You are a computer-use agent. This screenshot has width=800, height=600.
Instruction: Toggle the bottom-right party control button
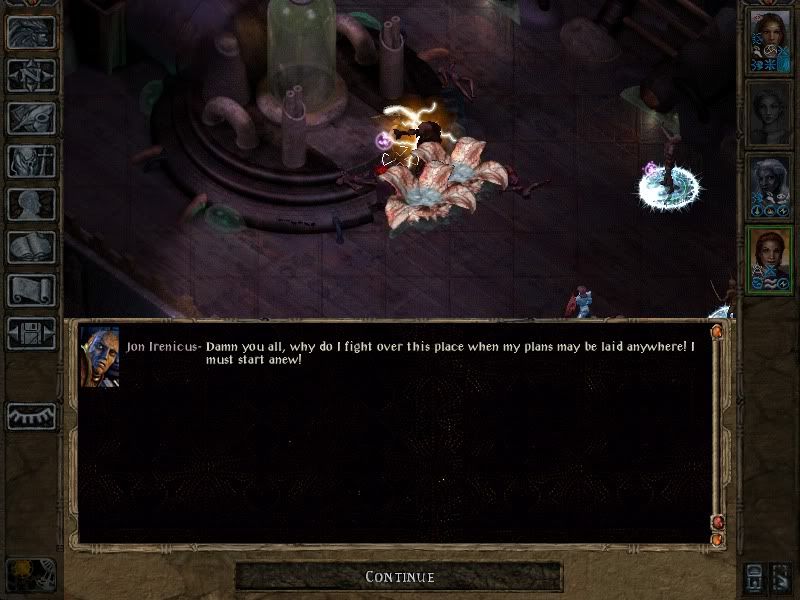click(781, 577)
